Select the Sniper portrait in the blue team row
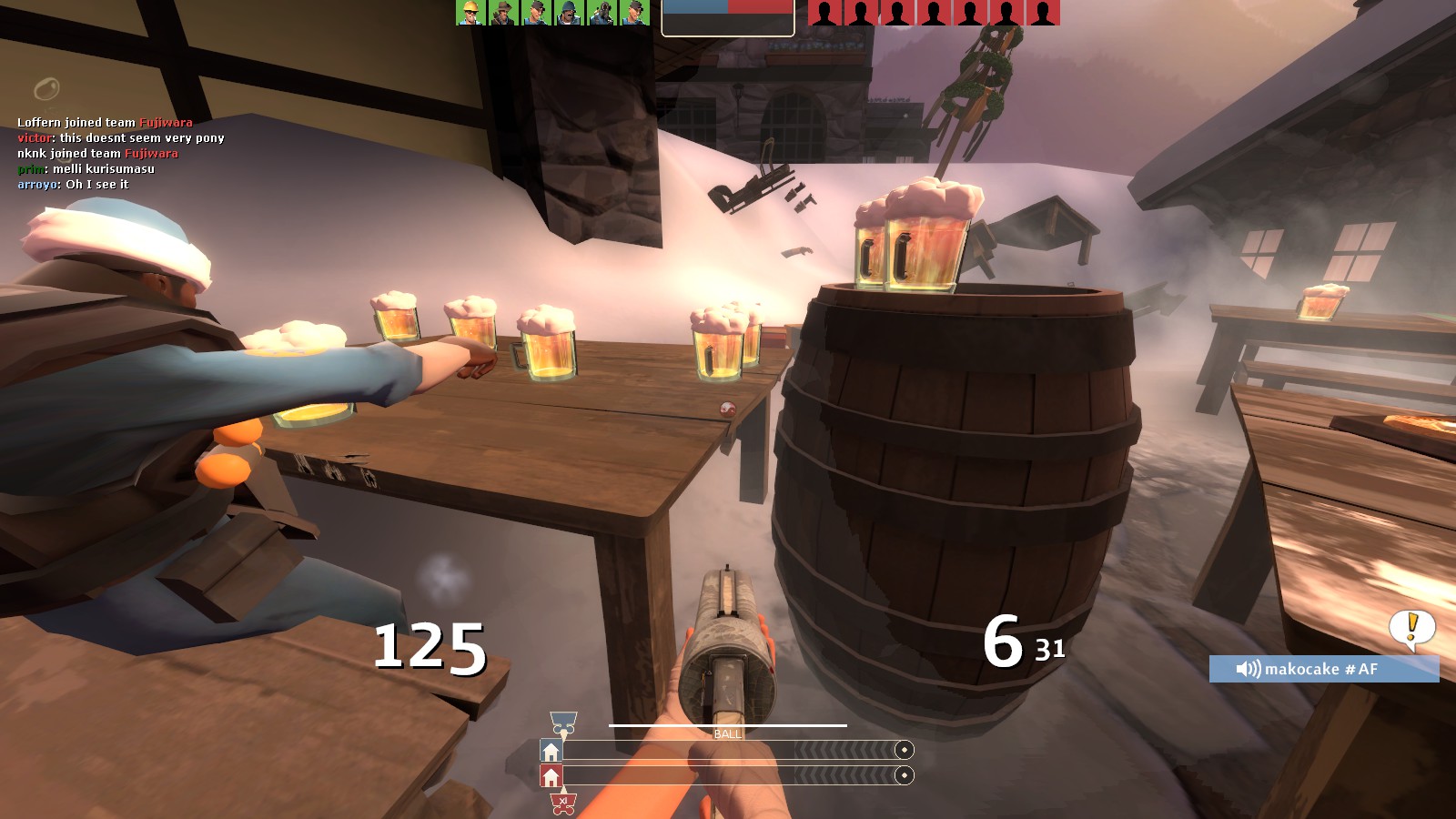 pos(503,13)
